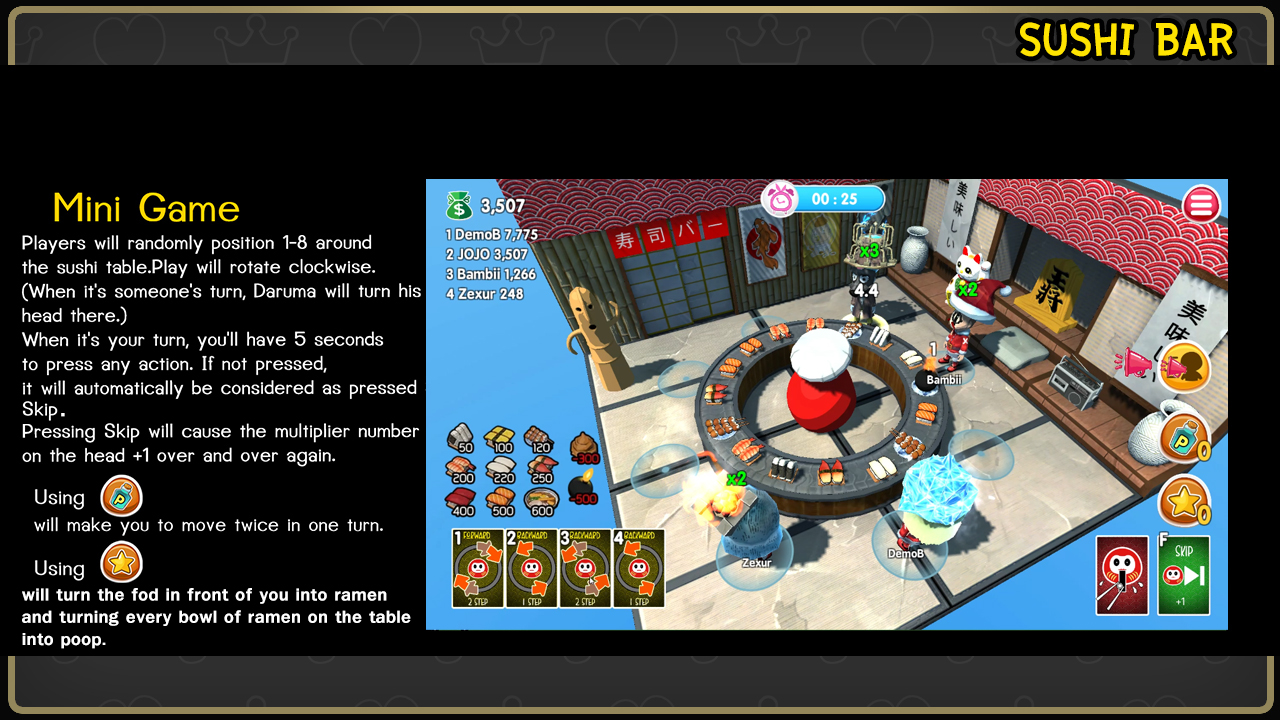Use the P potion double-move item
Screen dimensions: 1280x720
(1184, 437)
